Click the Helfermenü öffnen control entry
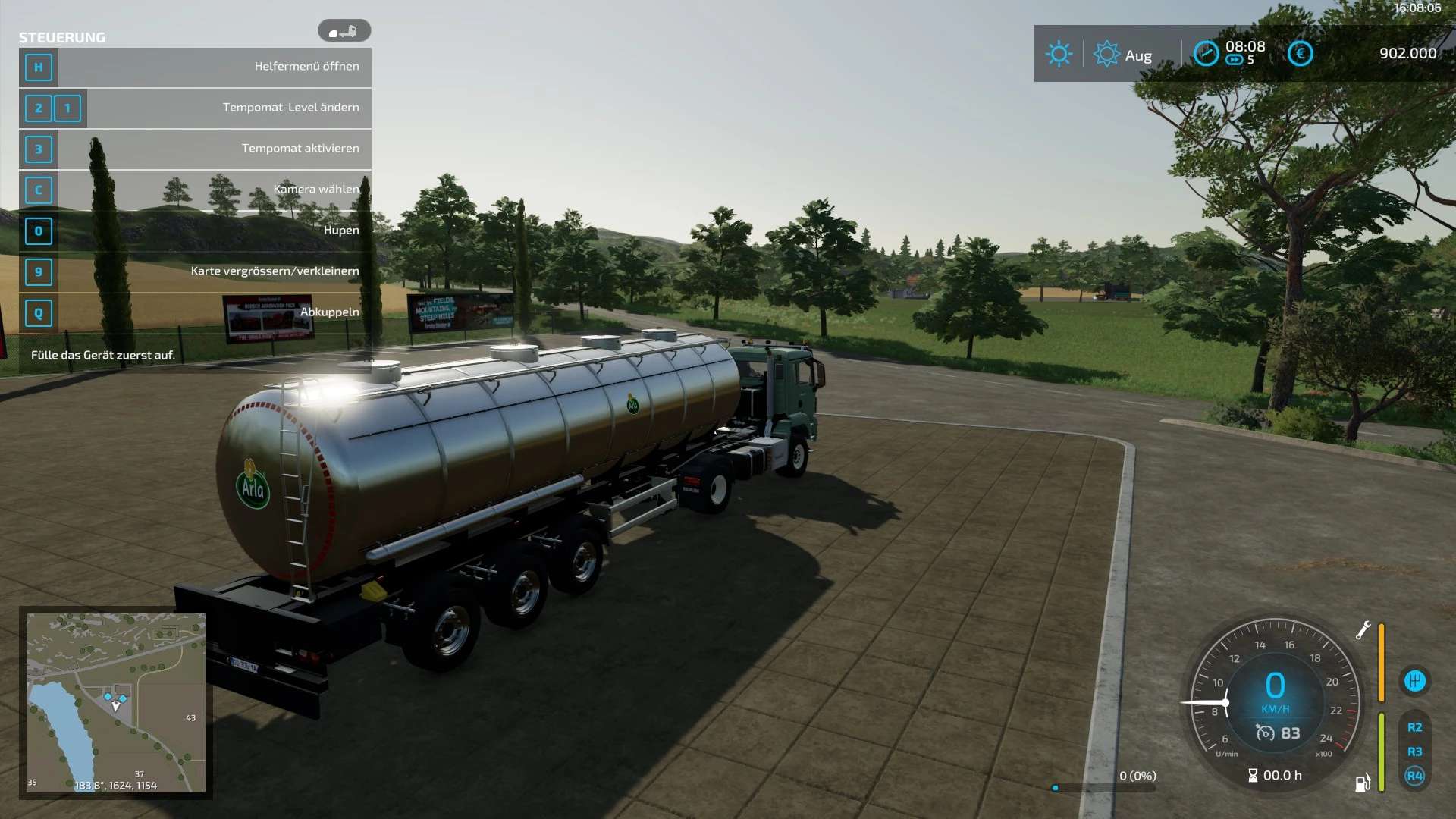Screen dimensions: 1456x819 pyautogui.click(x=196, y=67)
